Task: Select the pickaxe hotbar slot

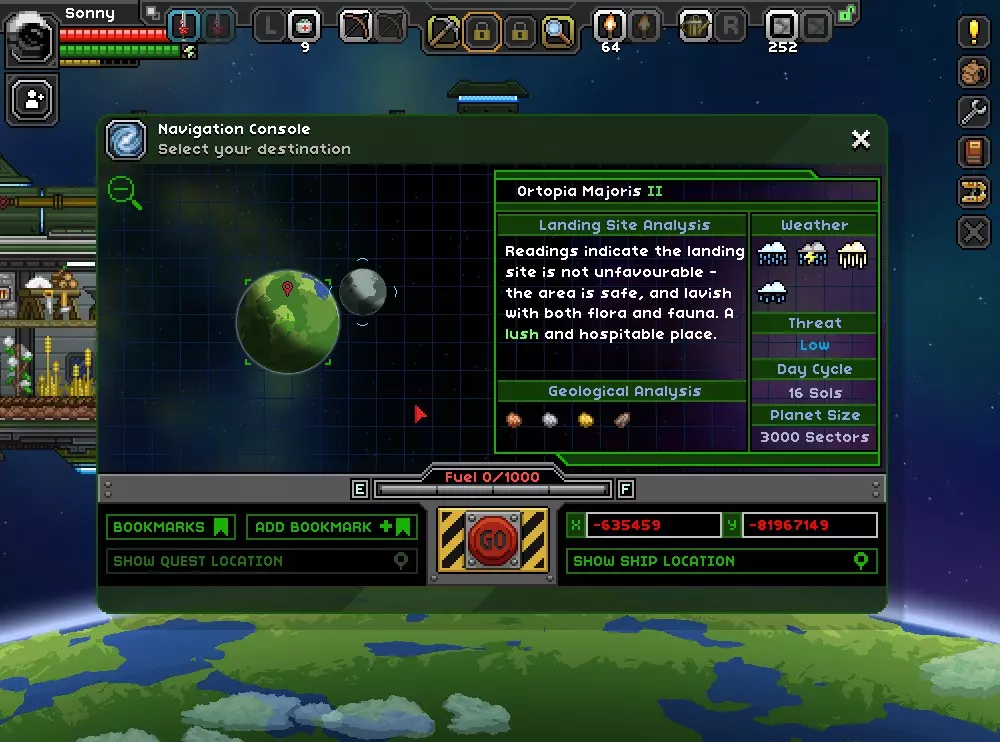Action: coord(444,32)
